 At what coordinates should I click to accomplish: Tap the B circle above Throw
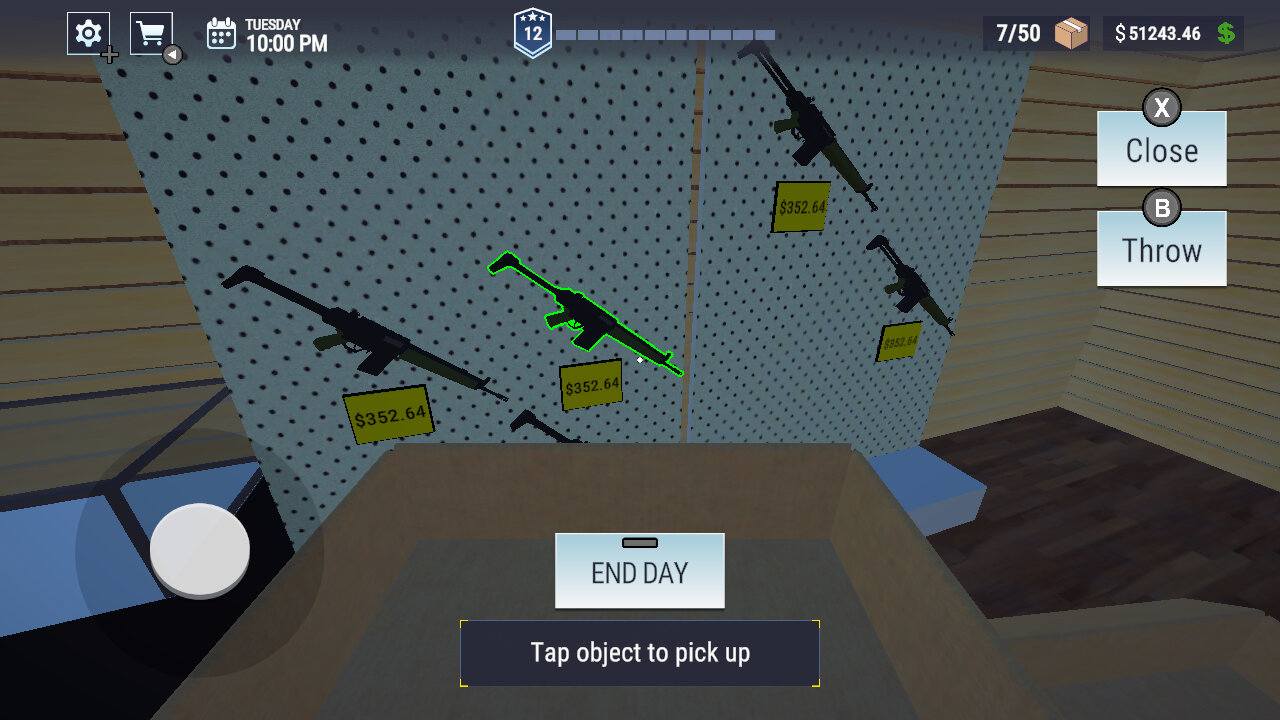[x=1162, y=208]
